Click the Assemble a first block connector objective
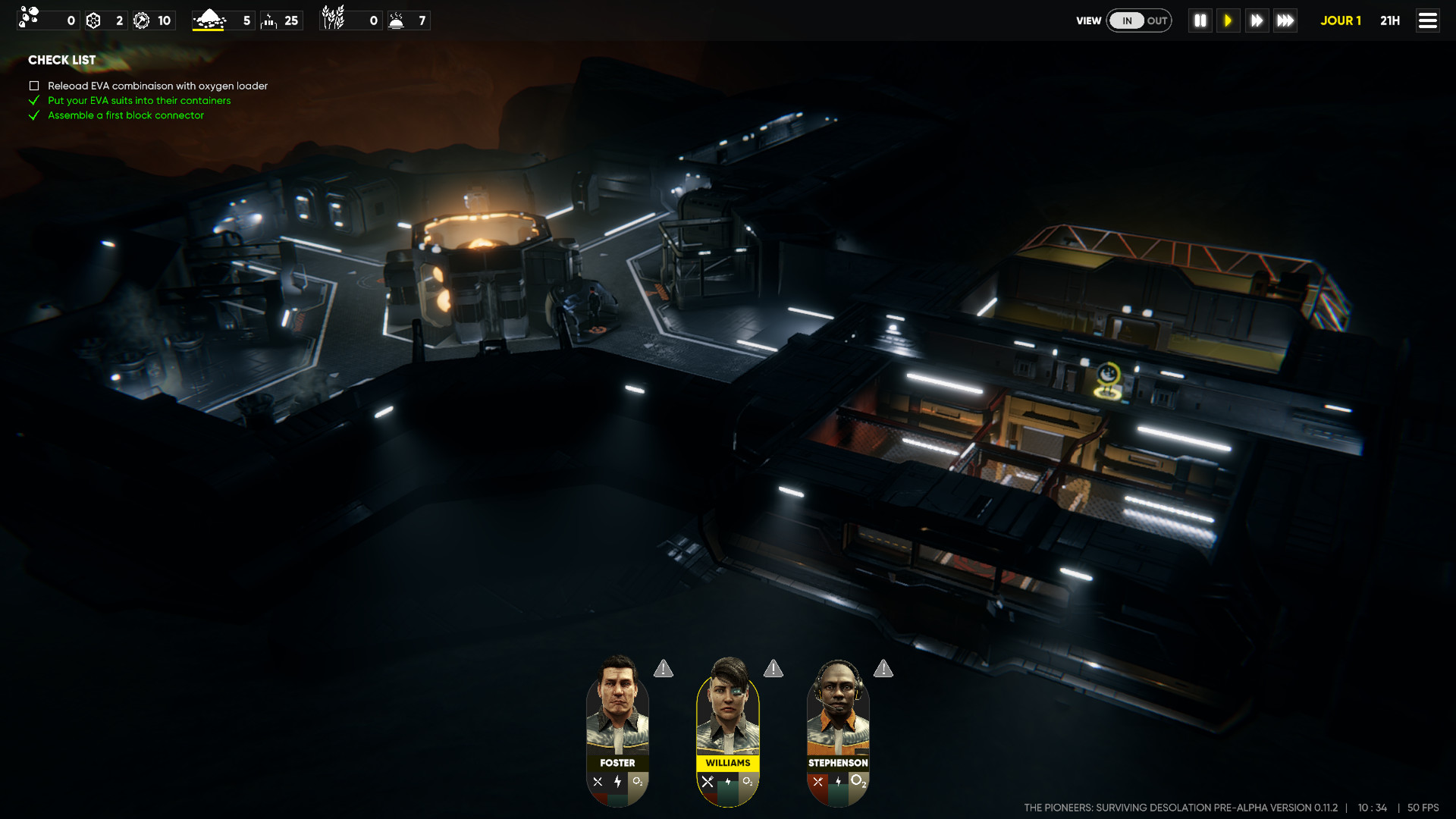This screenshot has height=819, width=1456. point(126,115)
